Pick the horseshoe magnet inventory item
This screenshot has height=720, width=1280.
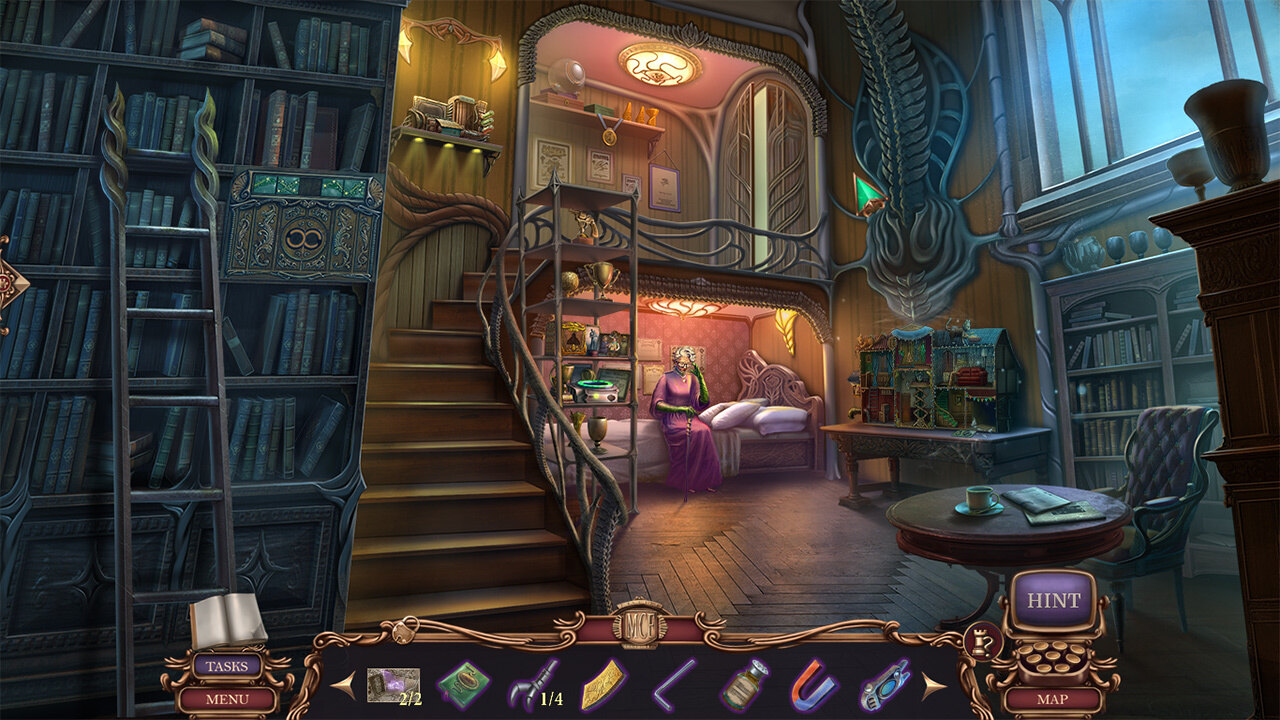(814, 686)
